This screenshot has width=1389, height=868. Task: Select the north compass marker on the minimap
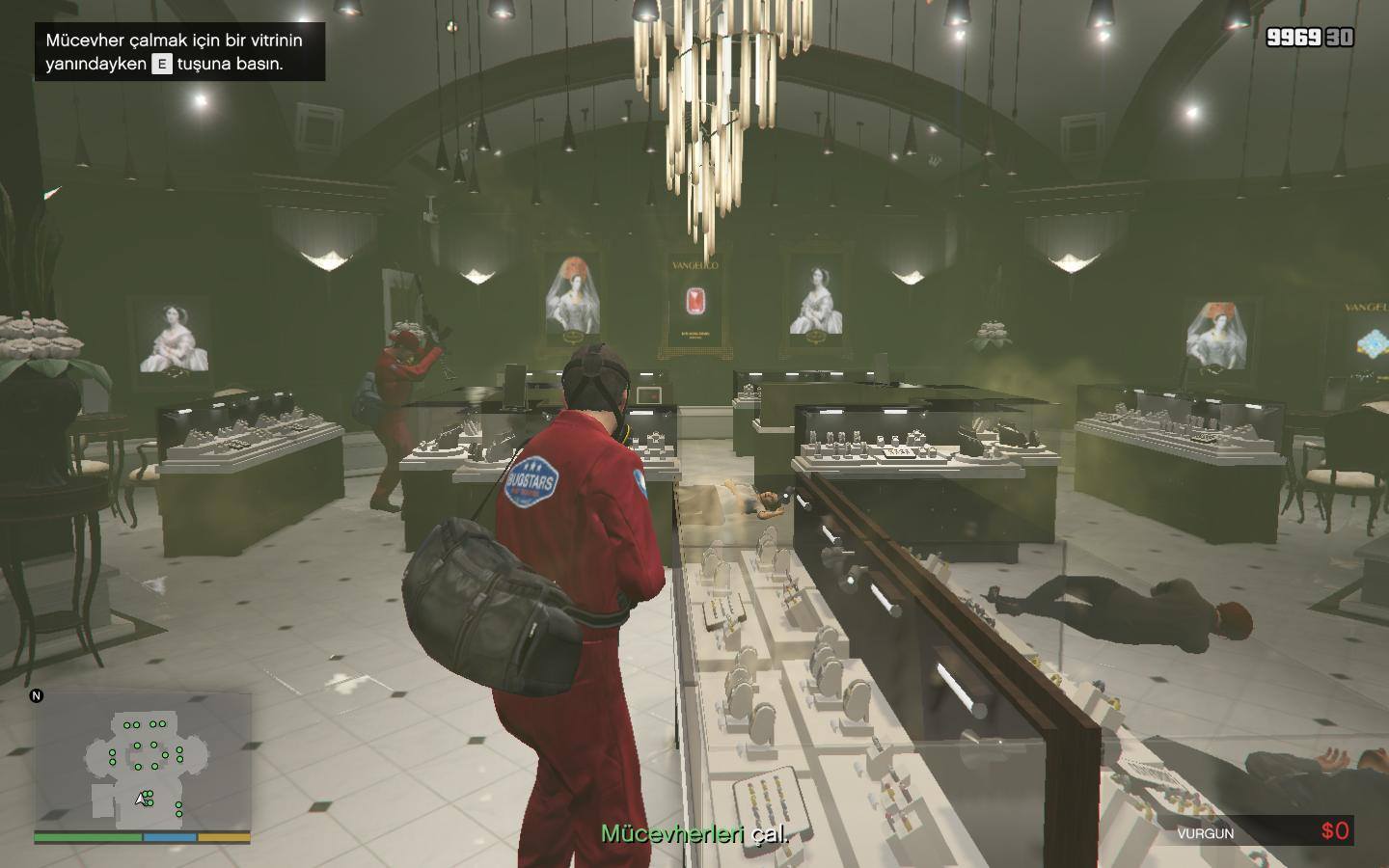click(x=37, y=695)
